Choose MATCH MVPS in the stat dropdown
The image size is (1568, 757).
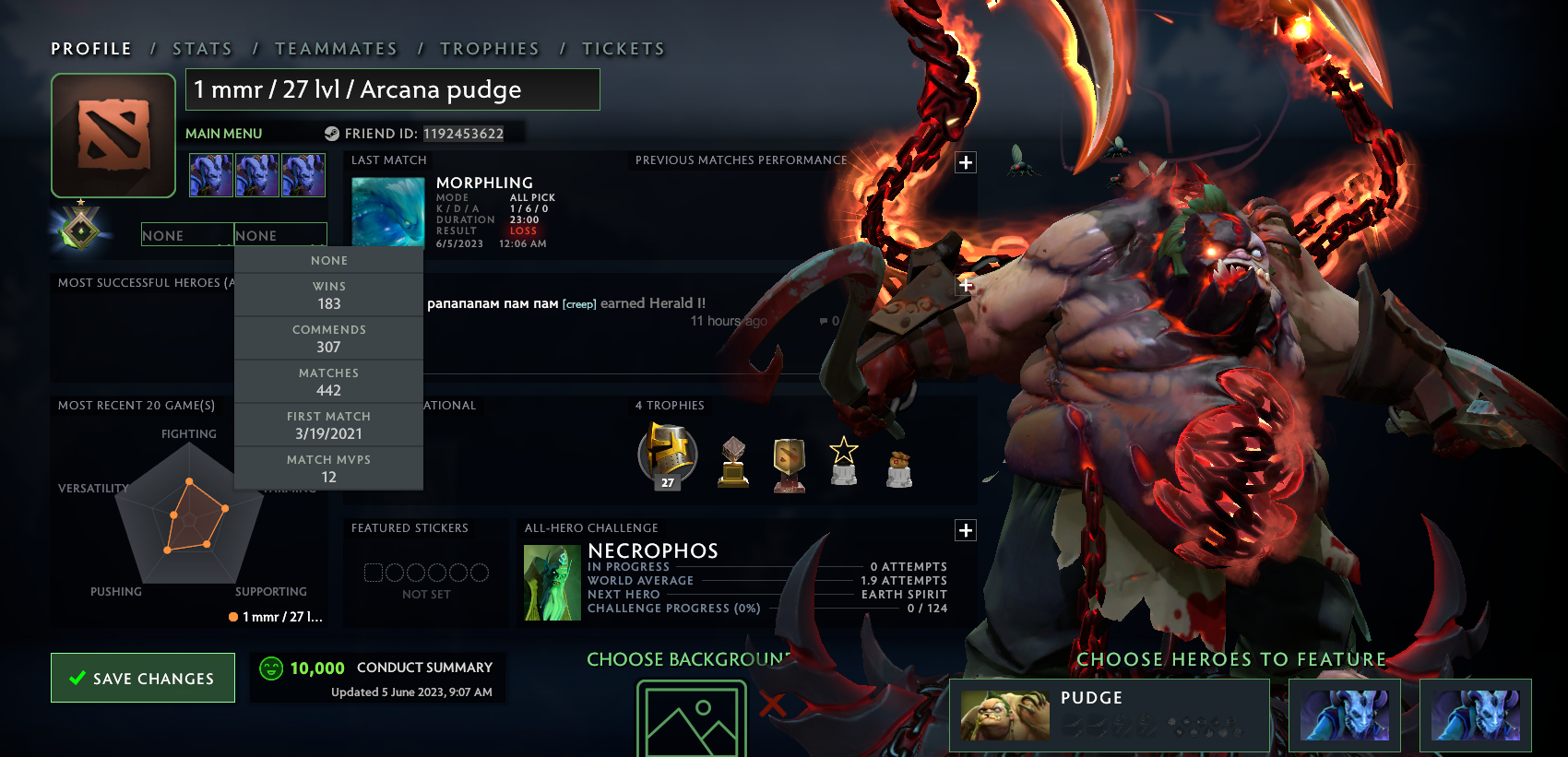click(328, 467)
